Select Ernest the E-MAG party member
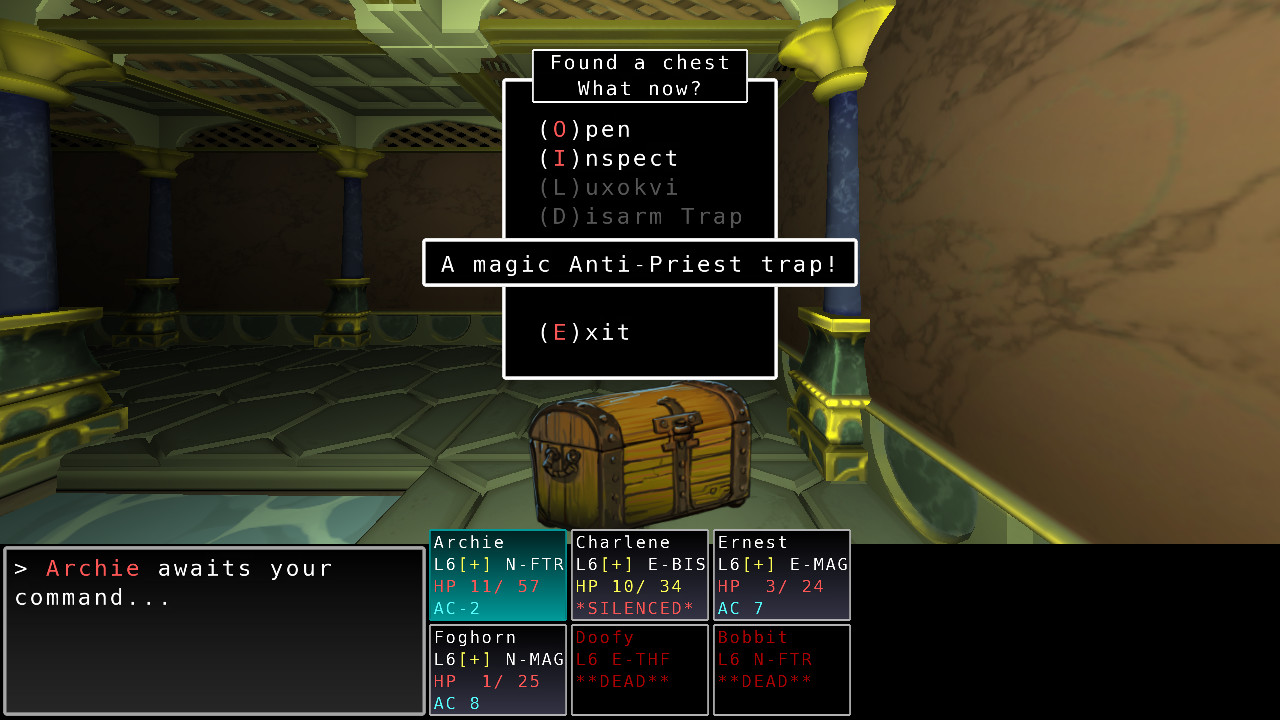This screenshot has width=1280, height=720. tap(781, 575)
